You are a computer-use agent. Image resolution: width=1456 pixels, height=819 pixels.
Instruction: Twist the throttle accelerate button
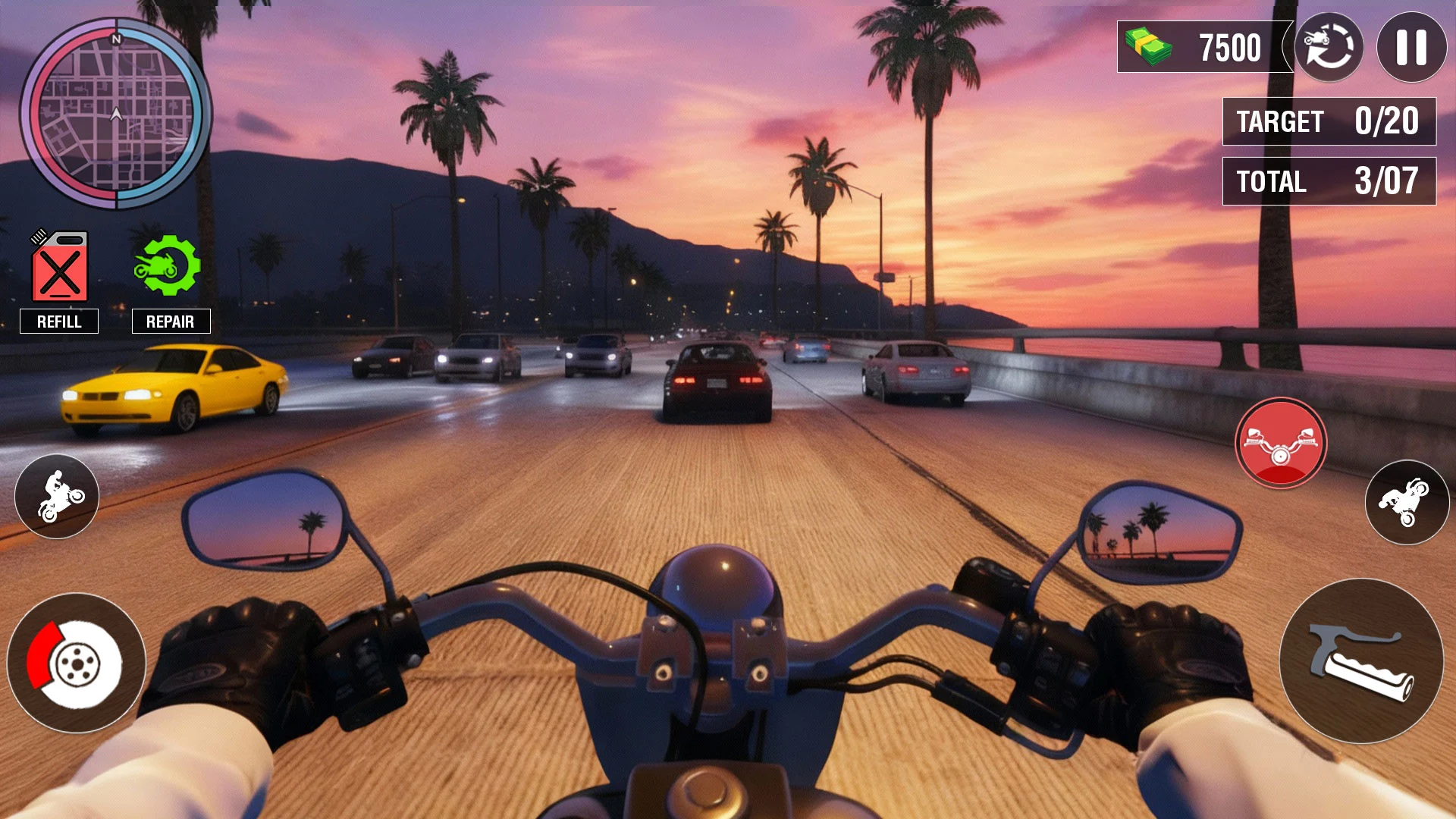(x=1361, y=661)
